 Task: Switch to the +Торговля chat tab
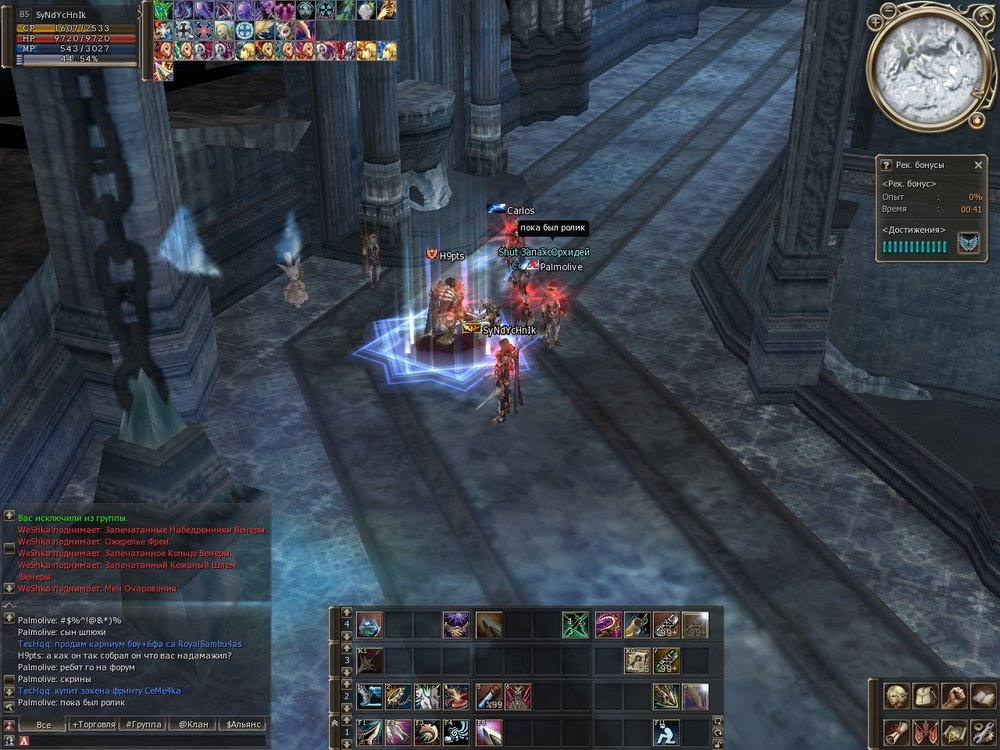[x=93, y=724]
